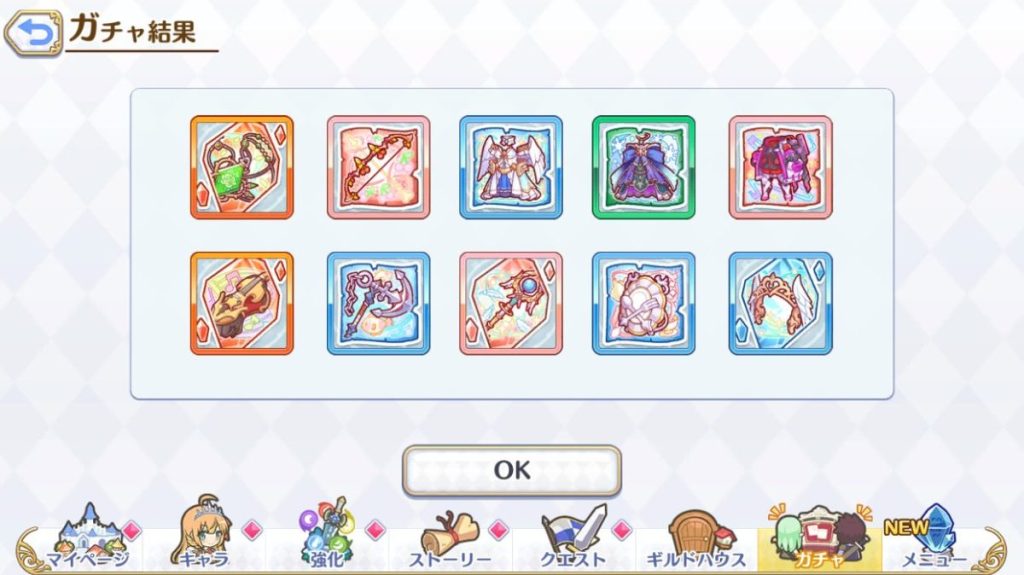Inspect the tiara gacha result
The width and height of the screenshot is (1024, 575).
pos(780,303)
